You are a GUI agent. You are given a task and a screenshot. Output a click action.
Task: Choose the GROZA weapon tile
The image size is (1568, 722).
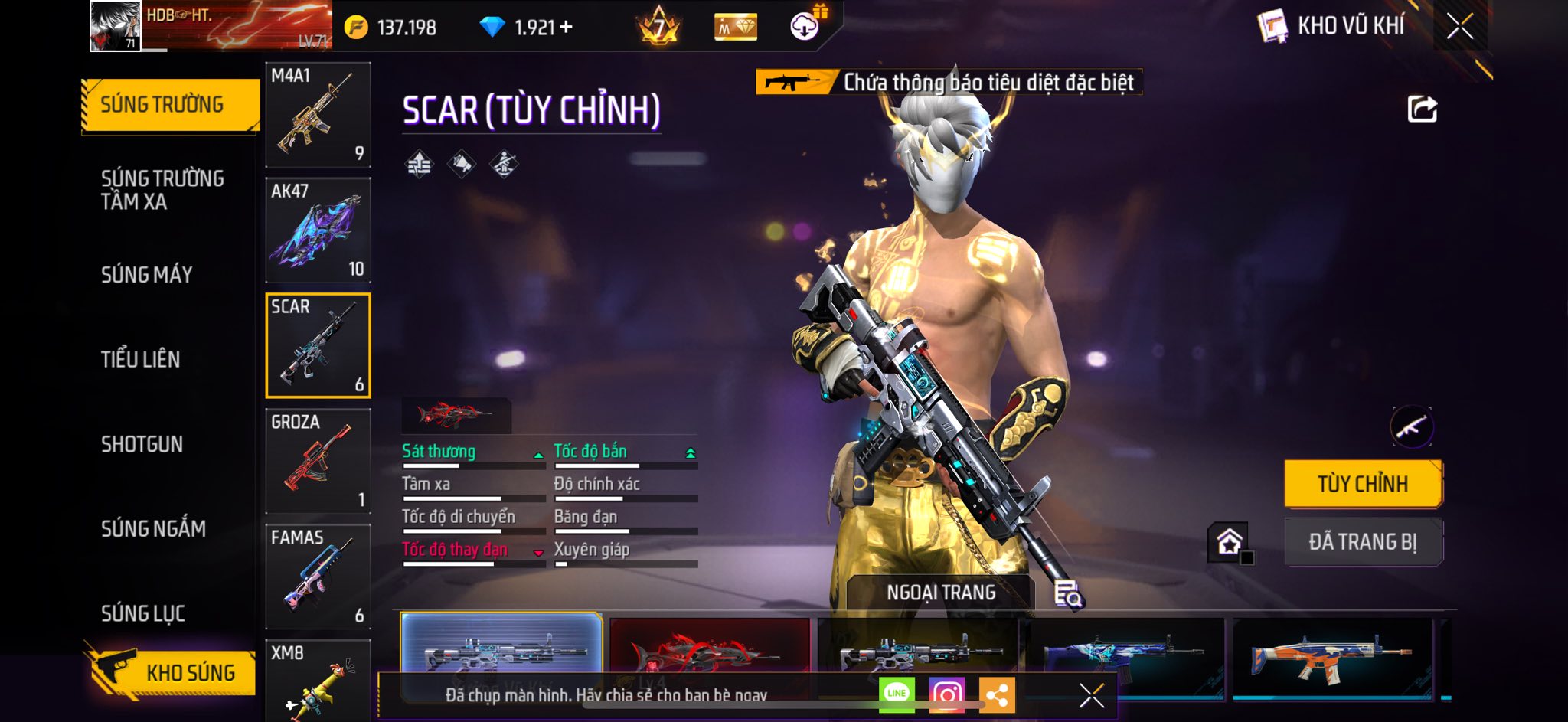[x=318, y=461]
